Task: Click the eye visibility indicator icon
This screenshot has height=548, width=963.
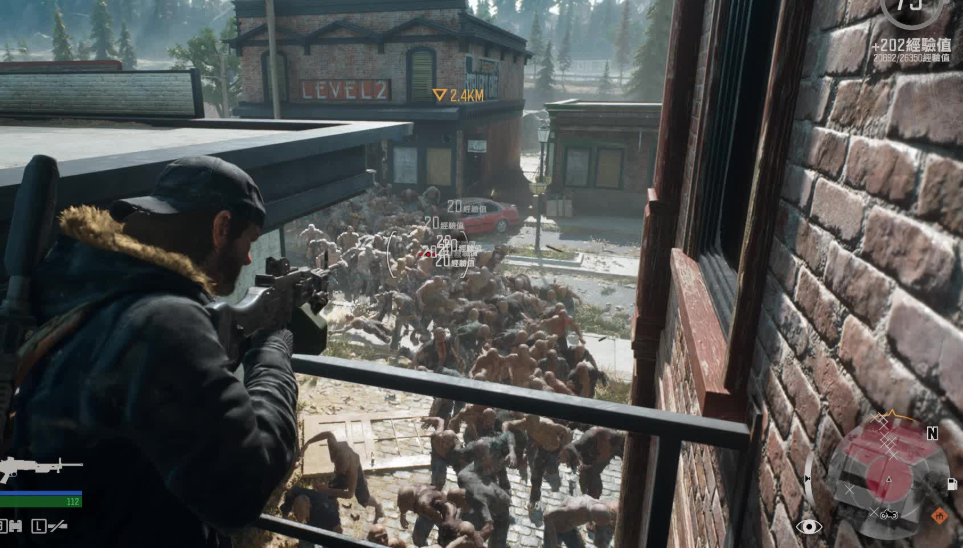Action: coord(808,526)
